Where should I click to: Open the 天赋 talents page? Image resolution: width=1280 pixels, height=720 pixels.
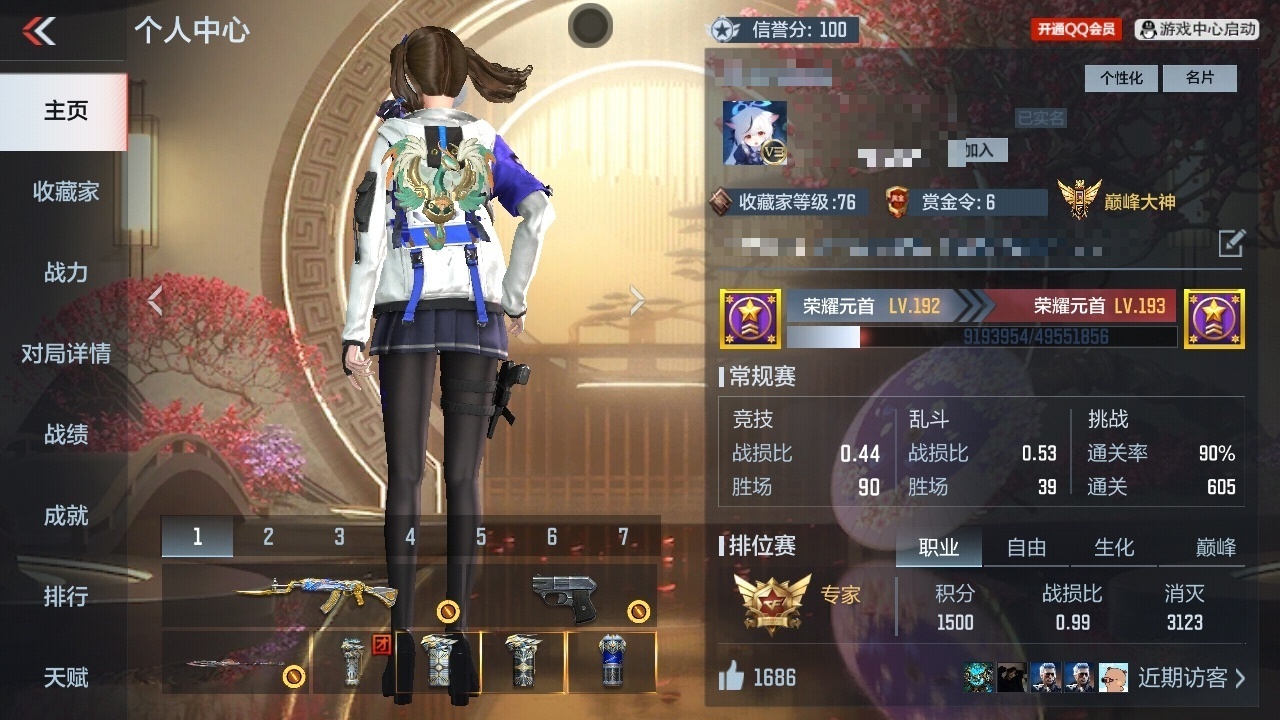[65, 677]
